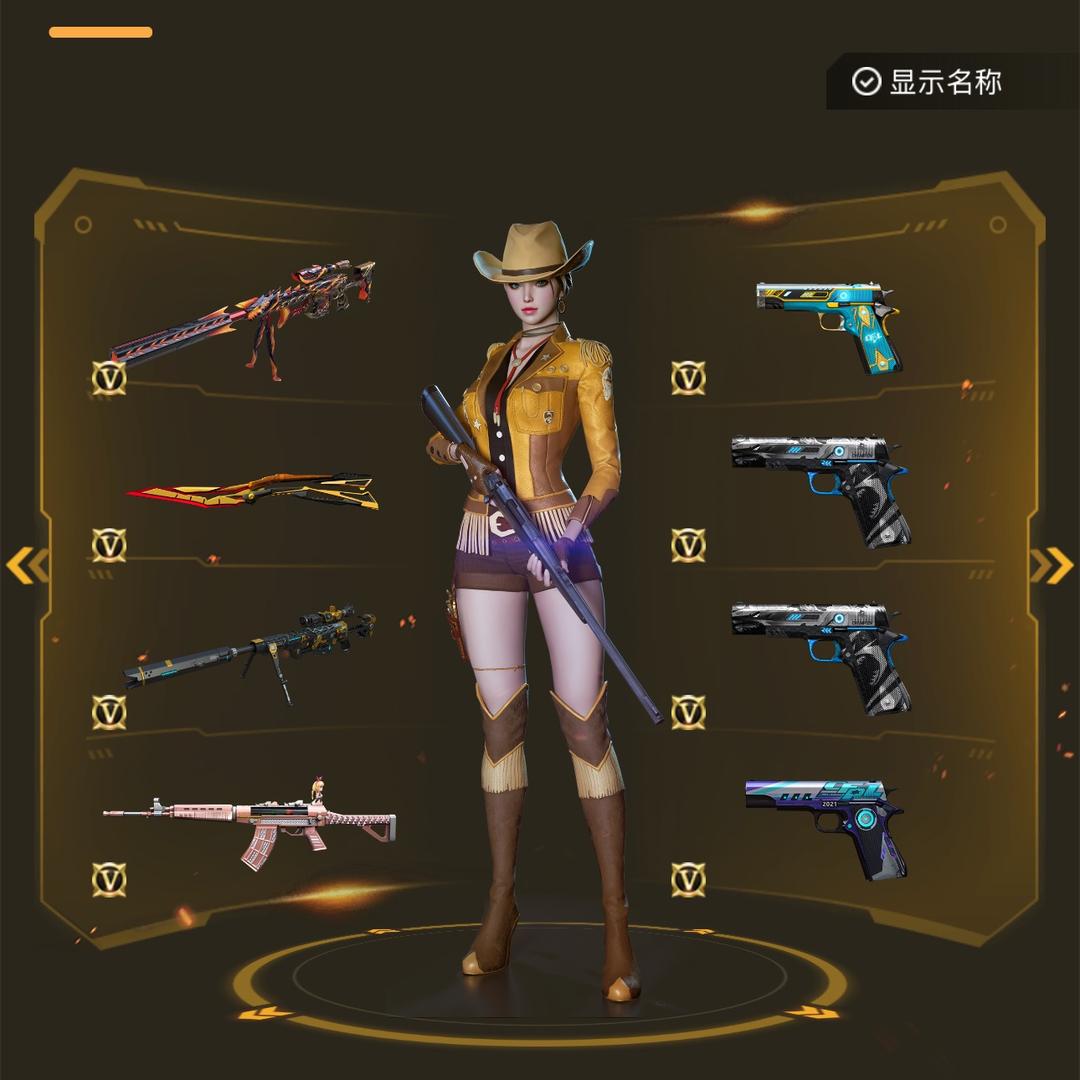Select the black scoped sniper with bipod
The width and height of the screenshot is (1080, 1080).
pos(250,648)
